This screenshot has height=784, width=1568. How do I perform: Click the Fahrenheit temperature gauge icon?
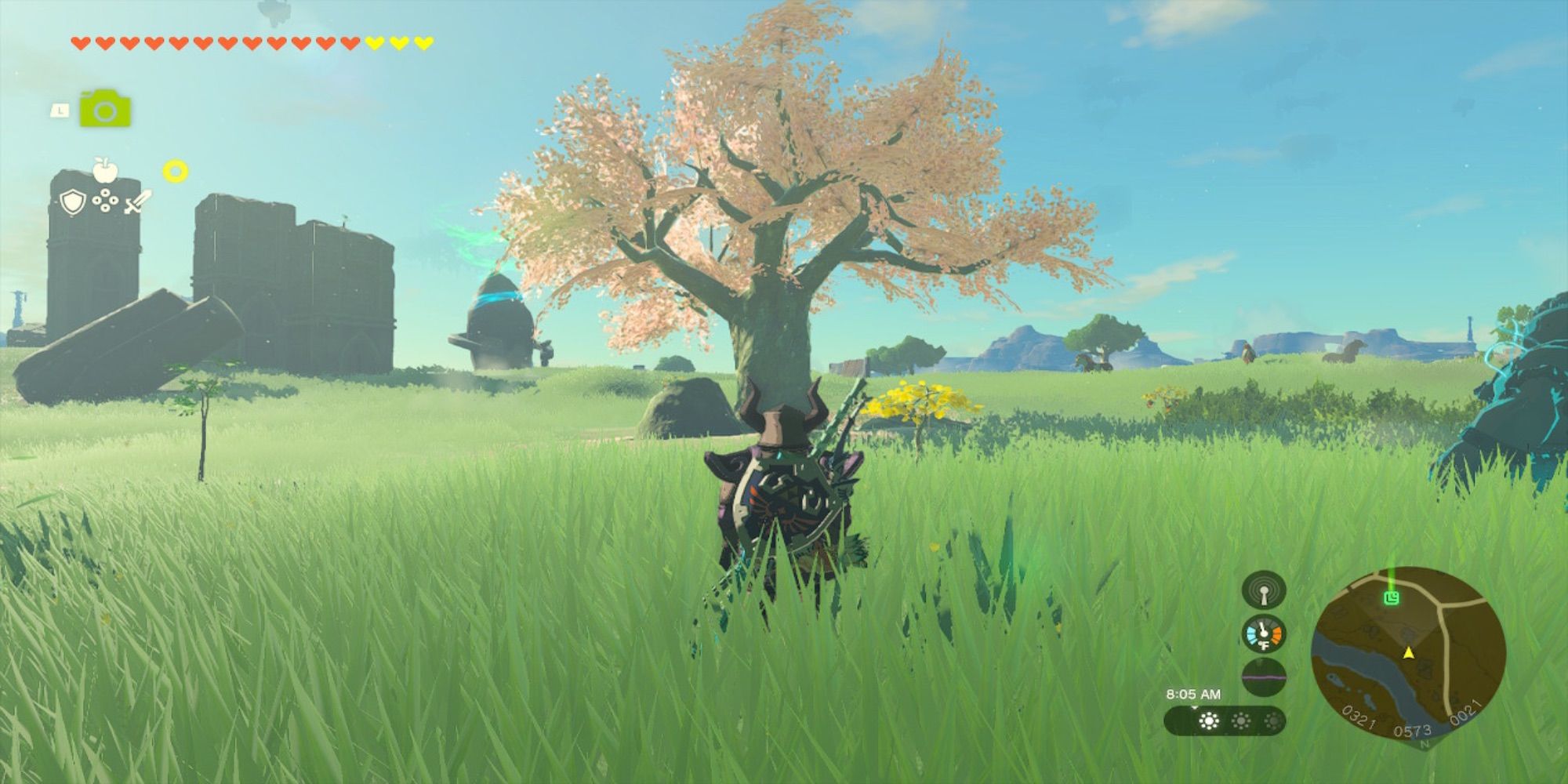coord(1264,633)
